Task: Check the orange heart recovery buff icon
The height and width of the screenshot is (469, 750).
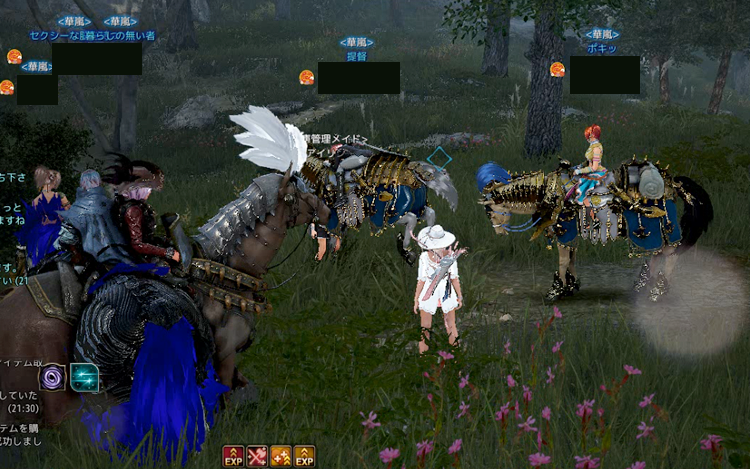Action: coord(281,456)
